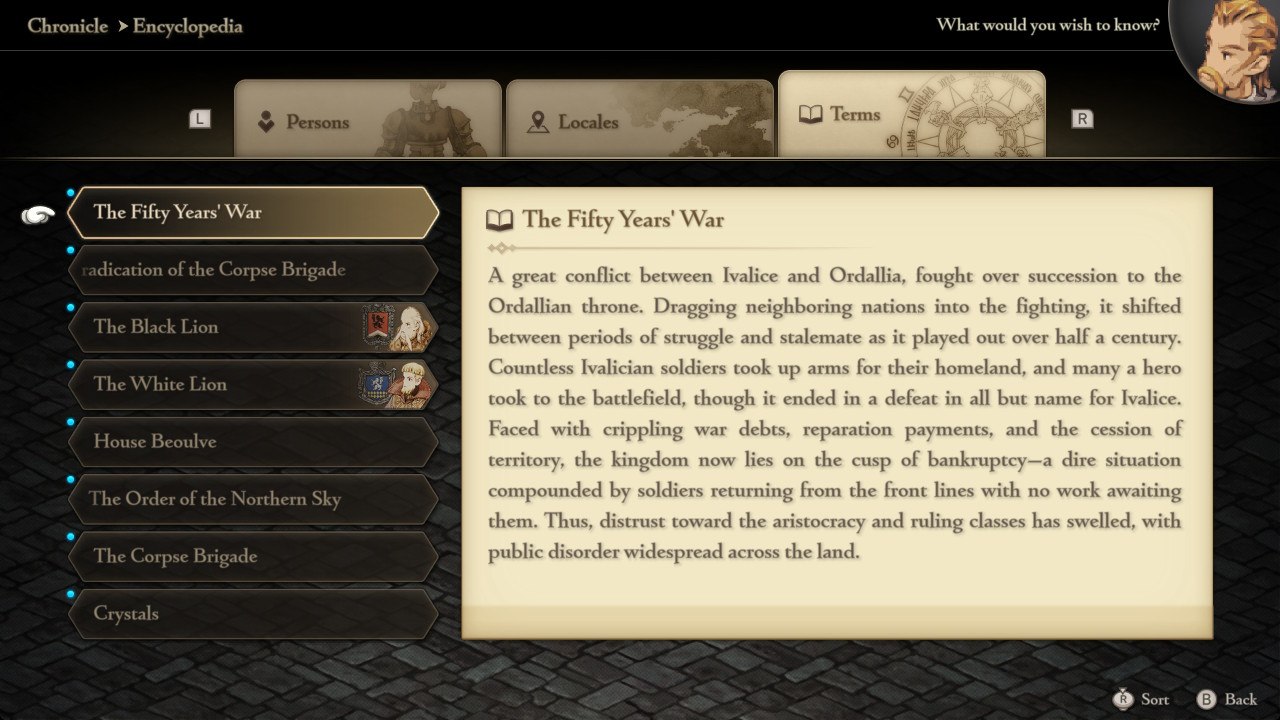
Task: Go back from the Encyclopedia
Action: (1228, 699)
